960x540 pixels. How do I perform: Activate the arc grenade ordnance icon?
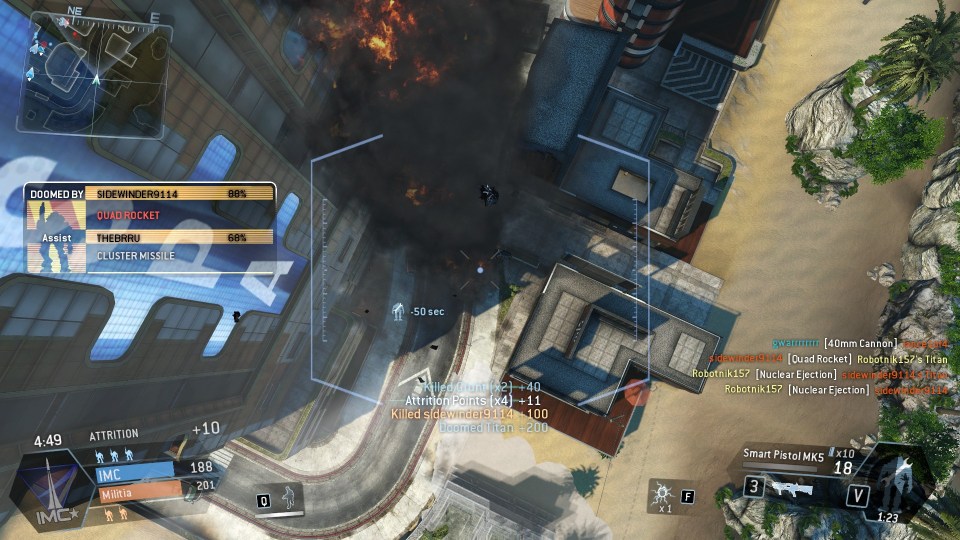[x=661, y=494]
